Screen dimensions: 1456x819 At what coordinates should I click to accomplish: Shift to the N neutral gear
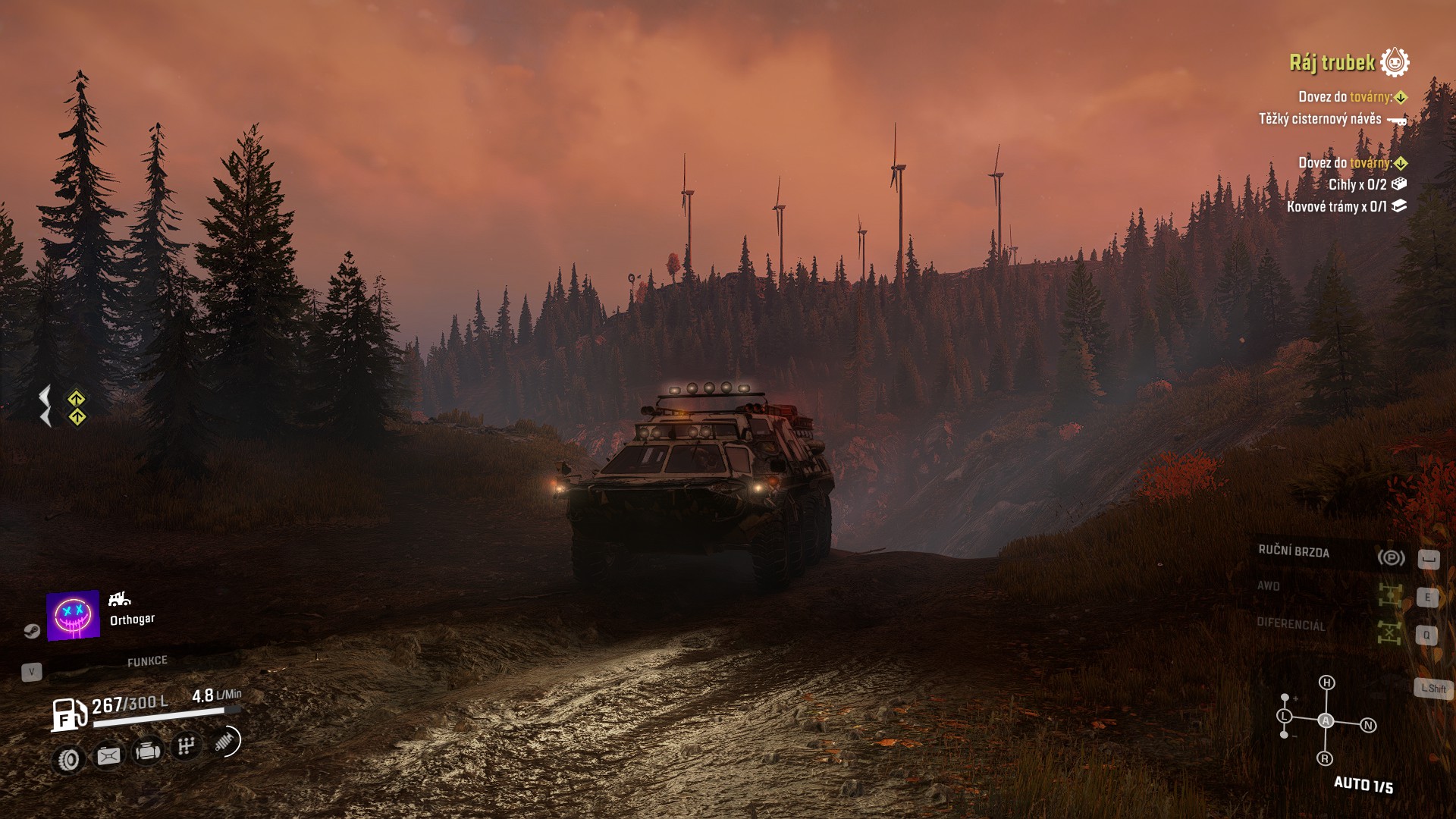1369,726
